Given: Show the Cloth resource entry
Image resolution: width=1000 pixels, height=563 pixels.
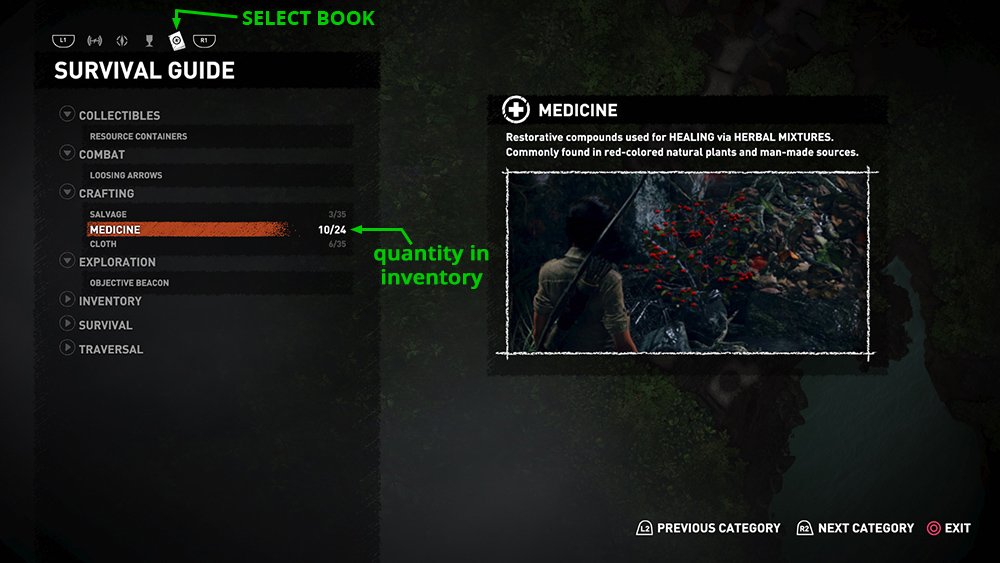Looking at the screenshot, I should (103, 244).
